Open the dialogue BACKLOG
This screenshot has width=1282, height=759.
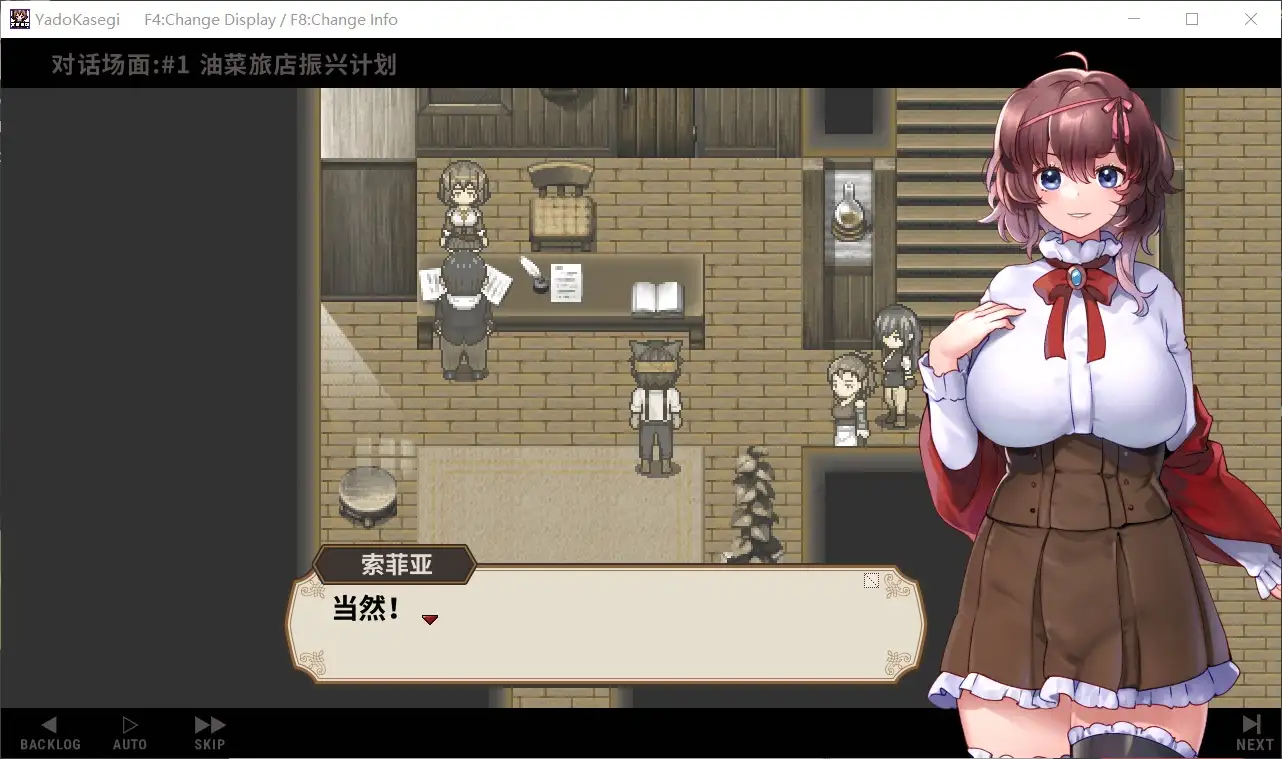(x=50, y=732)
